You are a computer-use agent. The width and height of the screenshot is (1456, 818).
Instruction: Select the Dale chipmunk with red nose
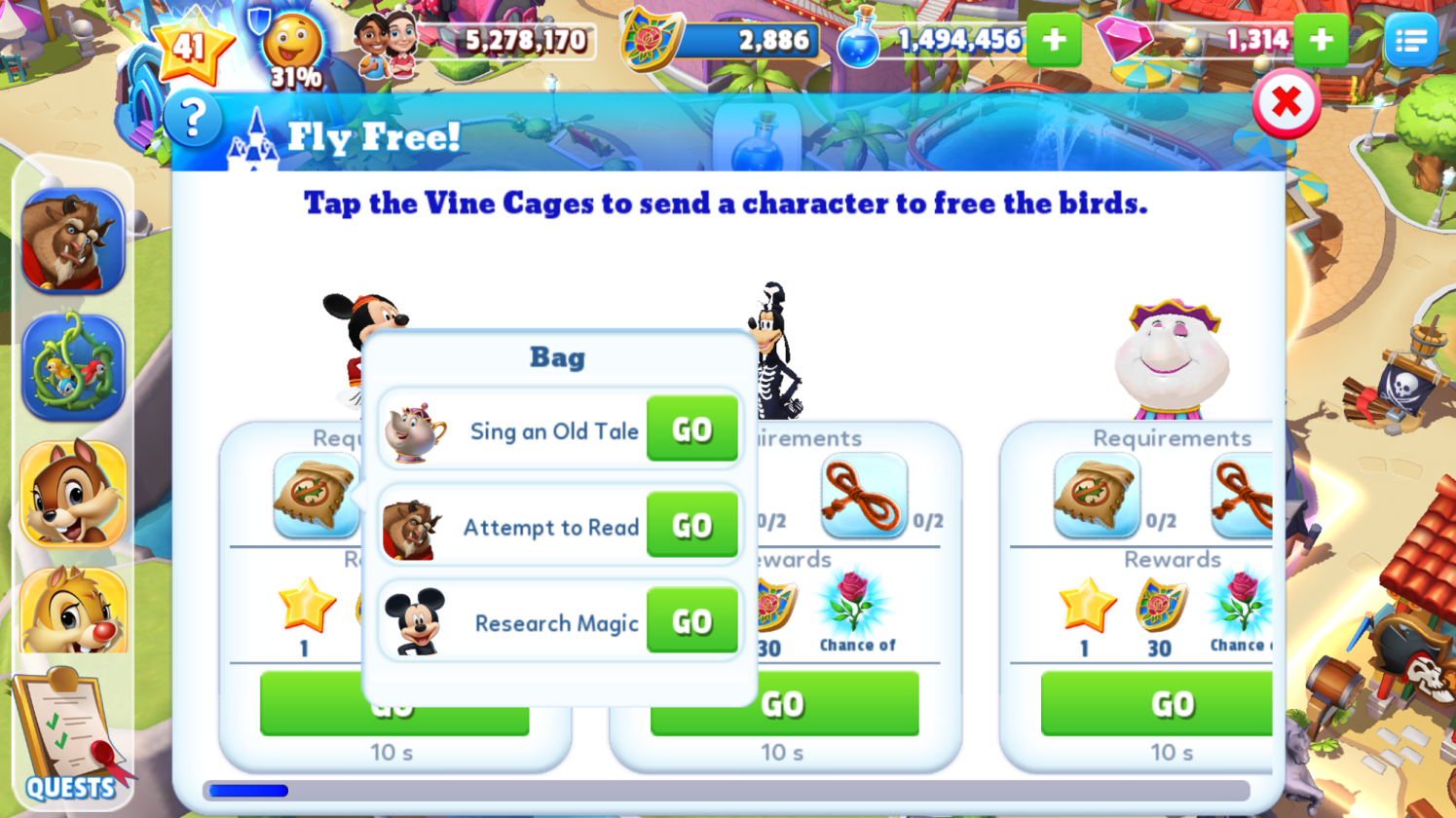coord(73,612)
